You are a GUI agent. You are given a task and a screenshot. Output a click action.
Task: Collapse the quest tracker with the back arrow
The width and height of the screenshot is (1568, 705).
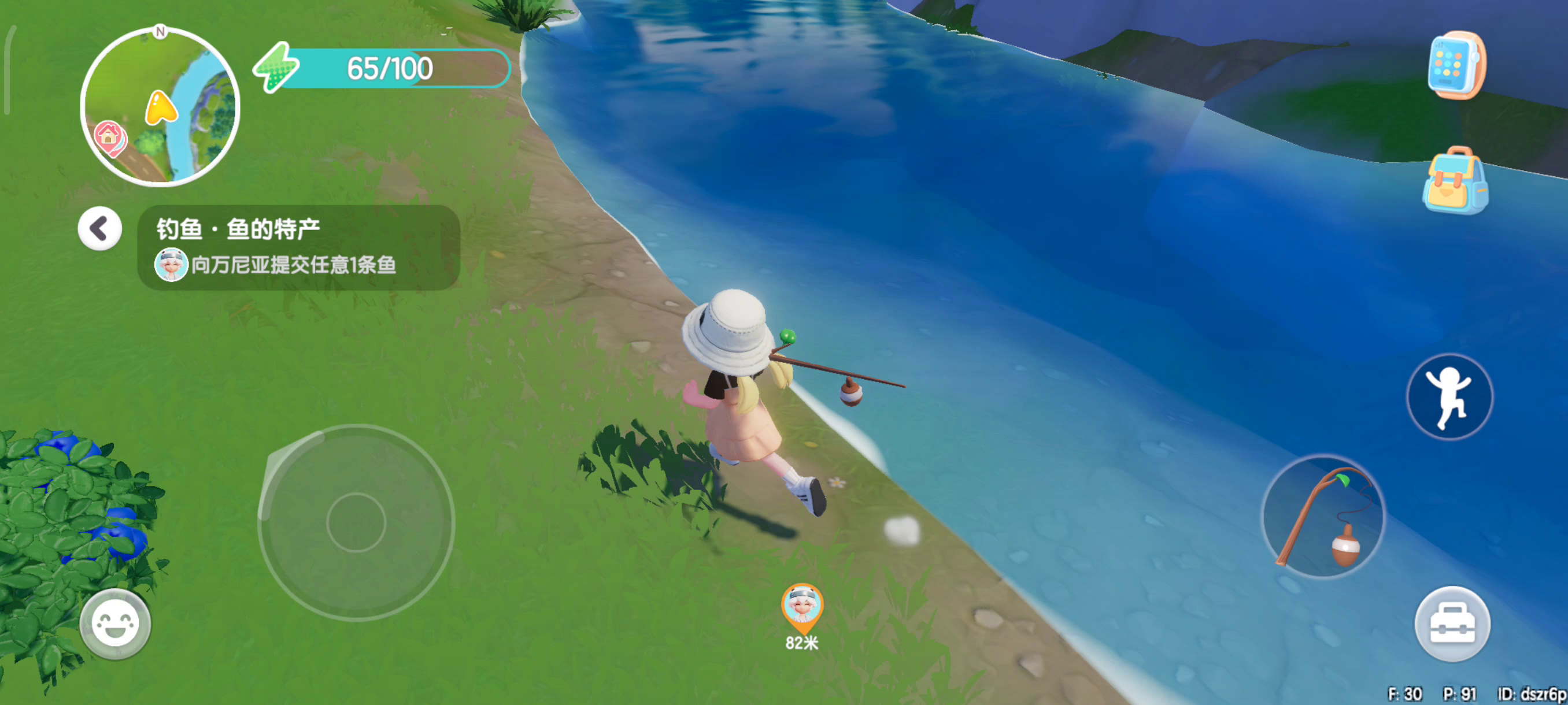pyautogui.click(x=100, y=229)
